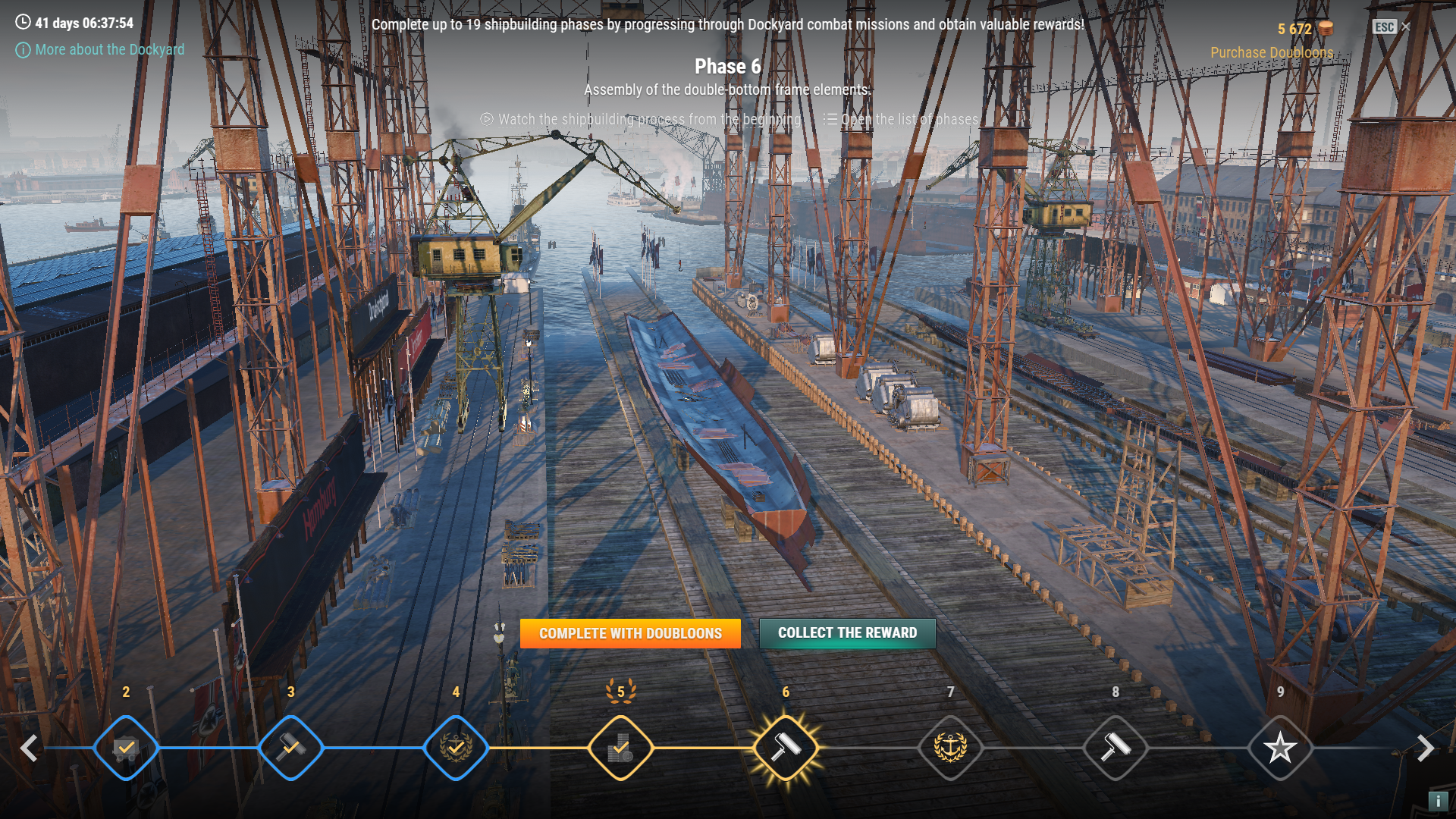The image size is (1456, 819).
Task: Open the list of phases
Action: click(x=901, y=119)
